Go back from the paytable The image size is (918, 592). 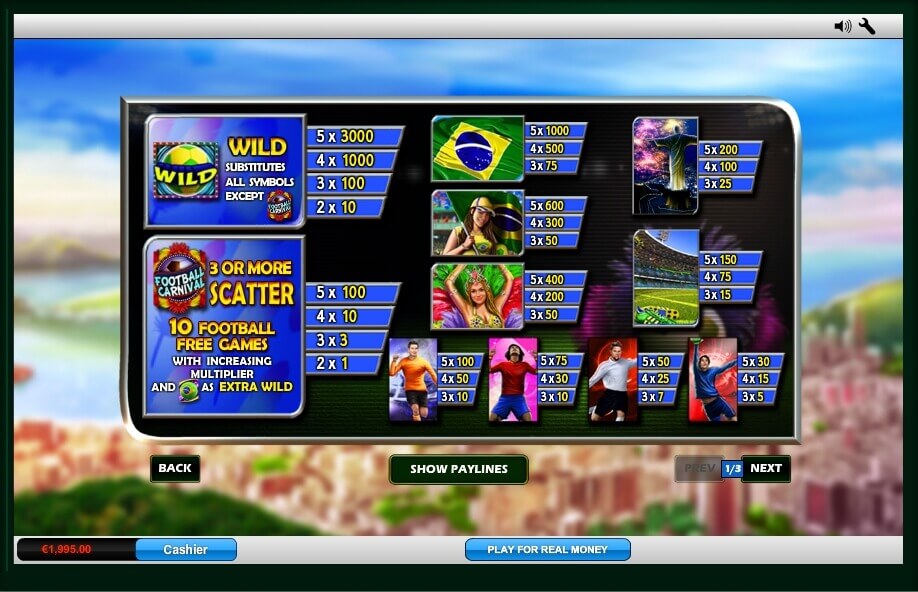click(x=175, y=468)
